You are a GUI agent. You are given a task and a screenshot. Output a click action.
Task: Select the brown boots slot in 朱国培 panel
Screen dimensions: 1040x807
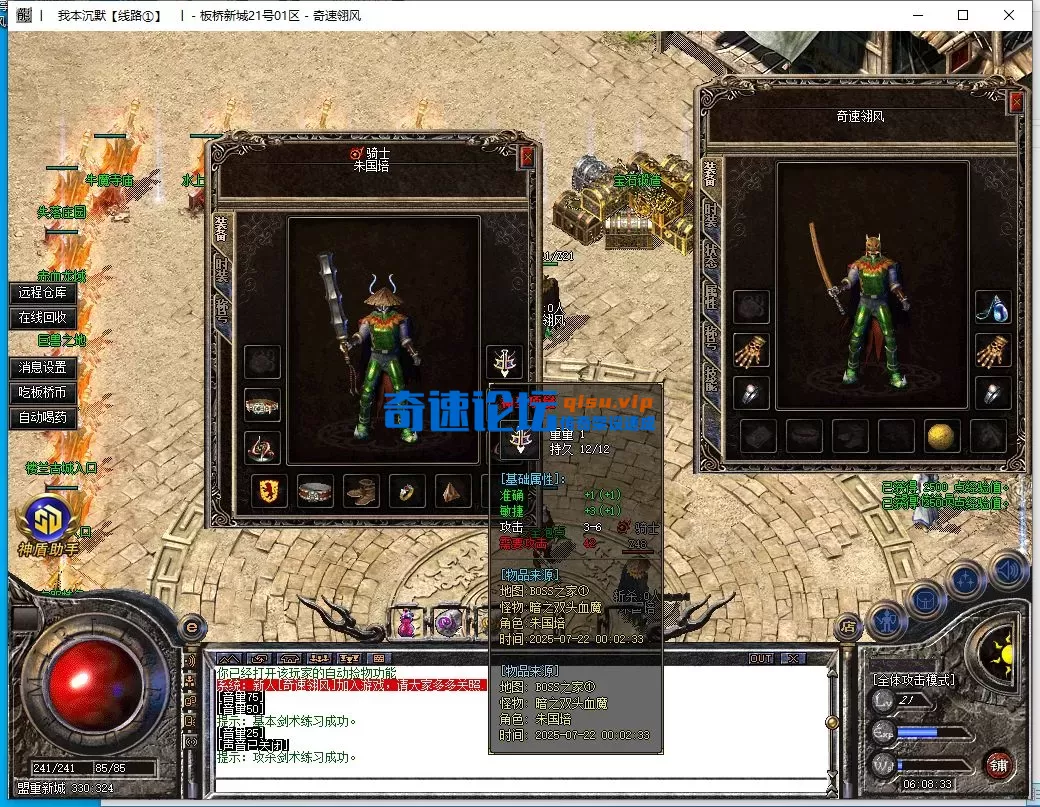point(361,491)
